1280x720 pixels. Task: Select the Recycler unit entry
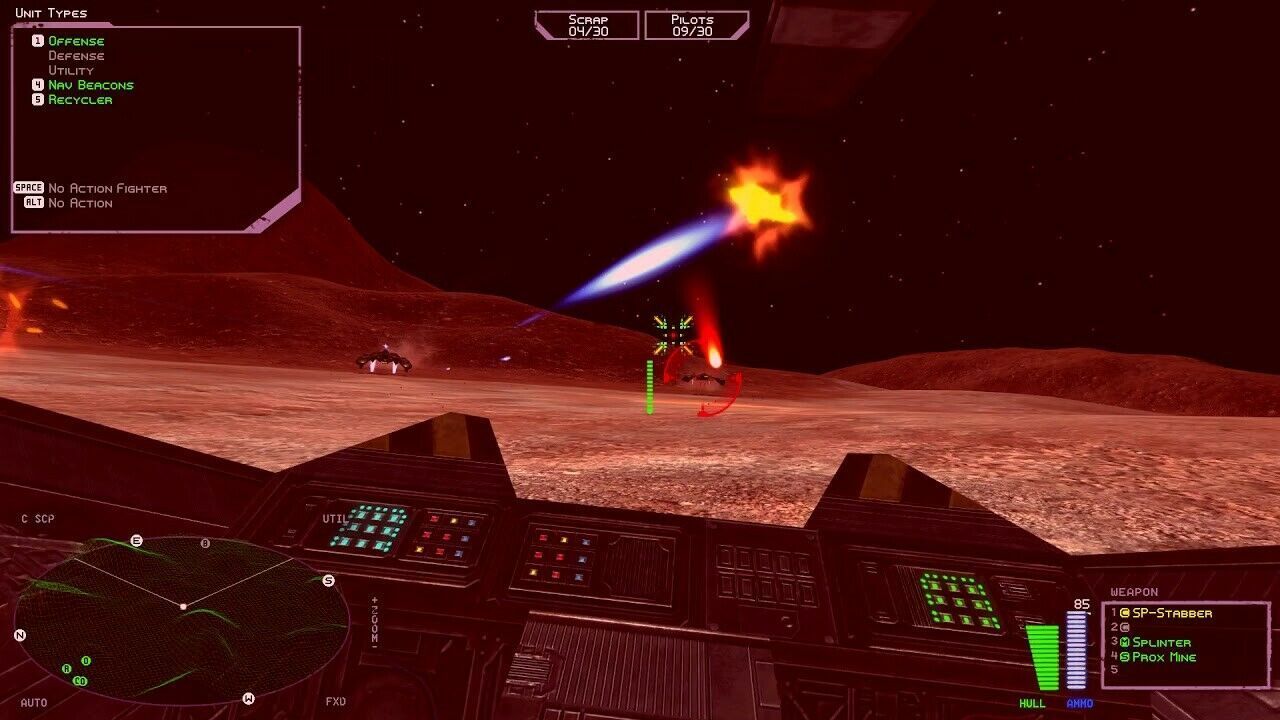coord(80,100)
